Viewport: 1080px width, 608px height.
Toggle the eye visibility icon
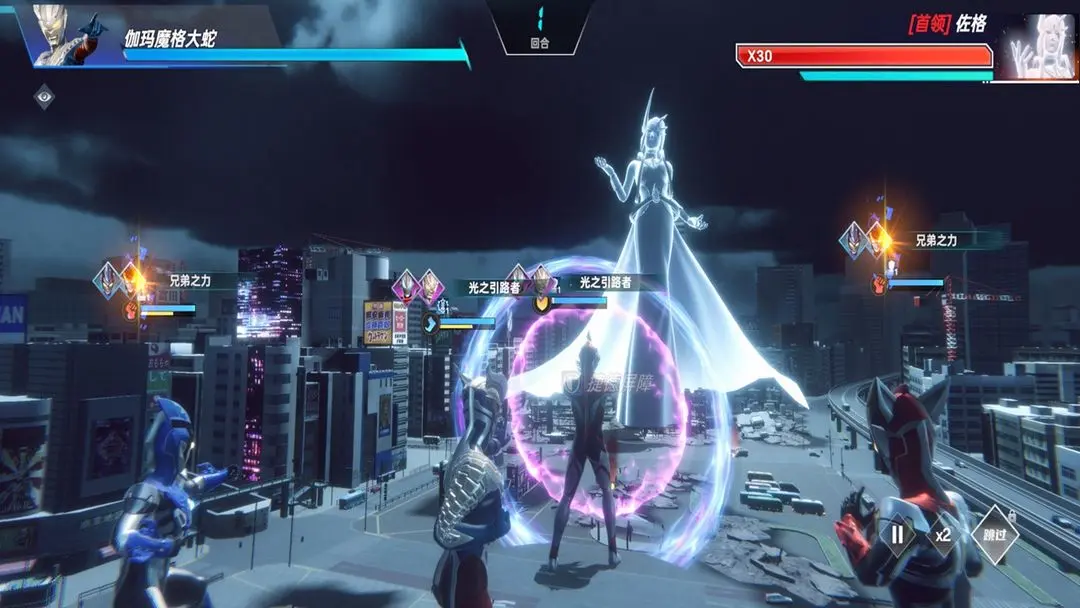[x=45, y=97]
